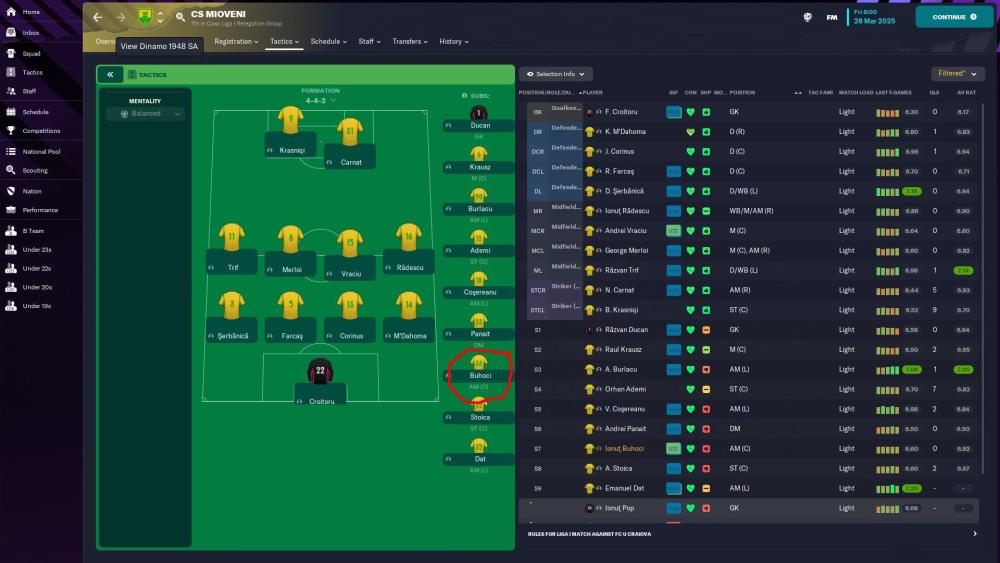This screenshot has width=1000, height=563.
Task: Continue to the next day
Action: pyautogui.click(x=954, y=17)
